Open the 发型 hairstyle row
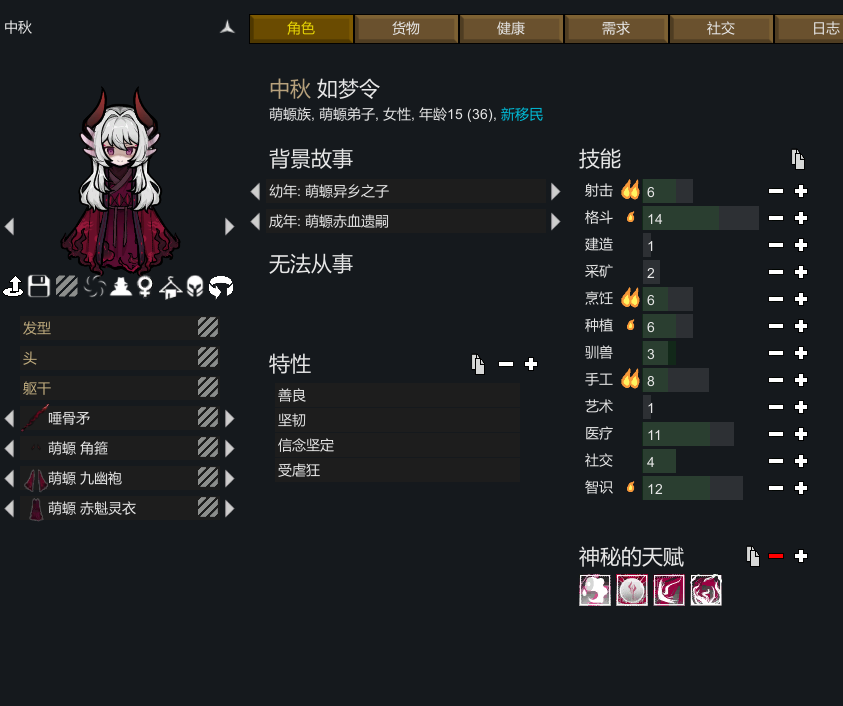Image resolution: width=843 pixels, height=706 pixels. pyautogui.click(x=110, y=328)
